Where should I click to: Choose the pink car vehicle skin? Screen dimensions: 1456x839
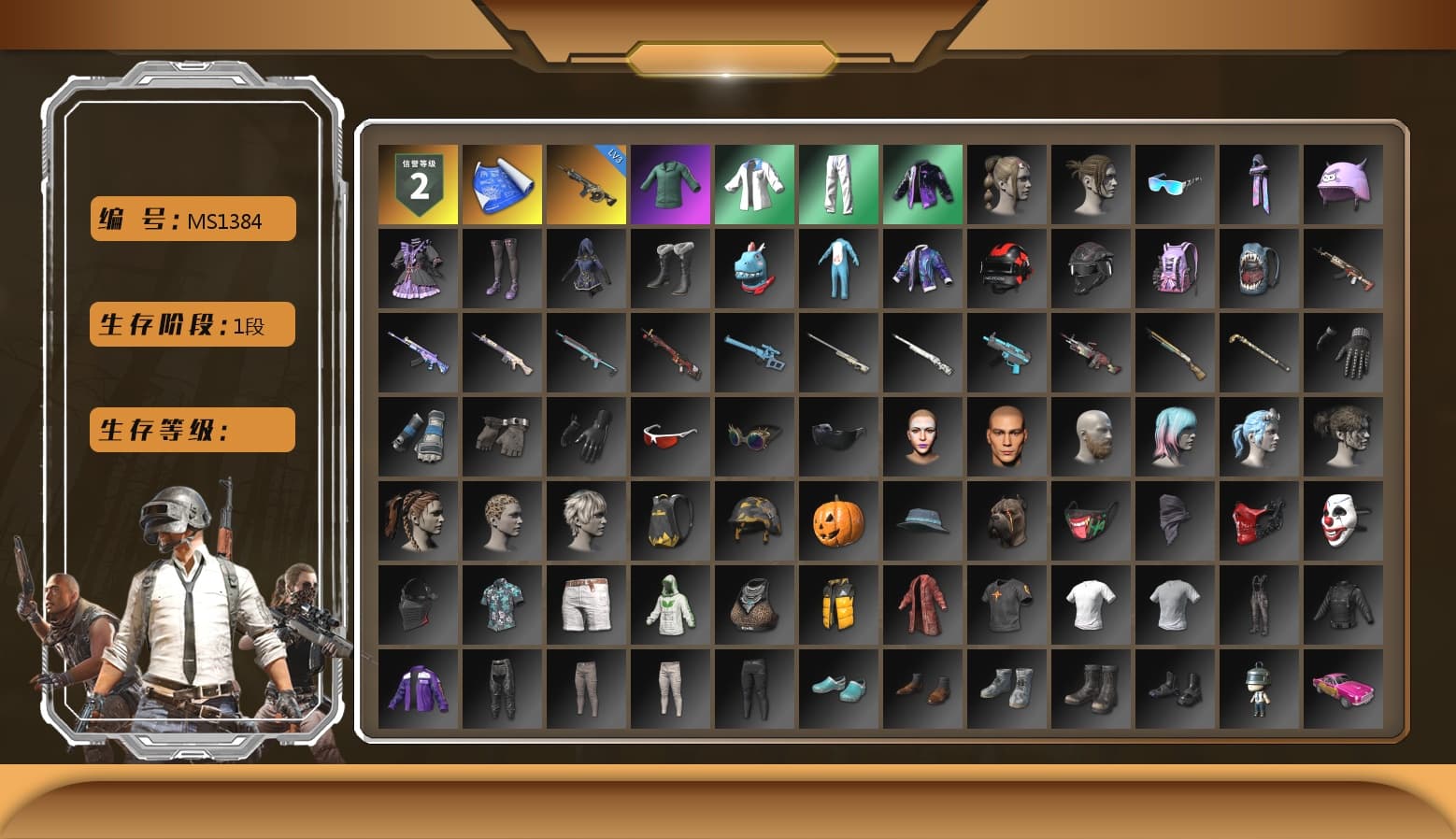pos(1343,689)
